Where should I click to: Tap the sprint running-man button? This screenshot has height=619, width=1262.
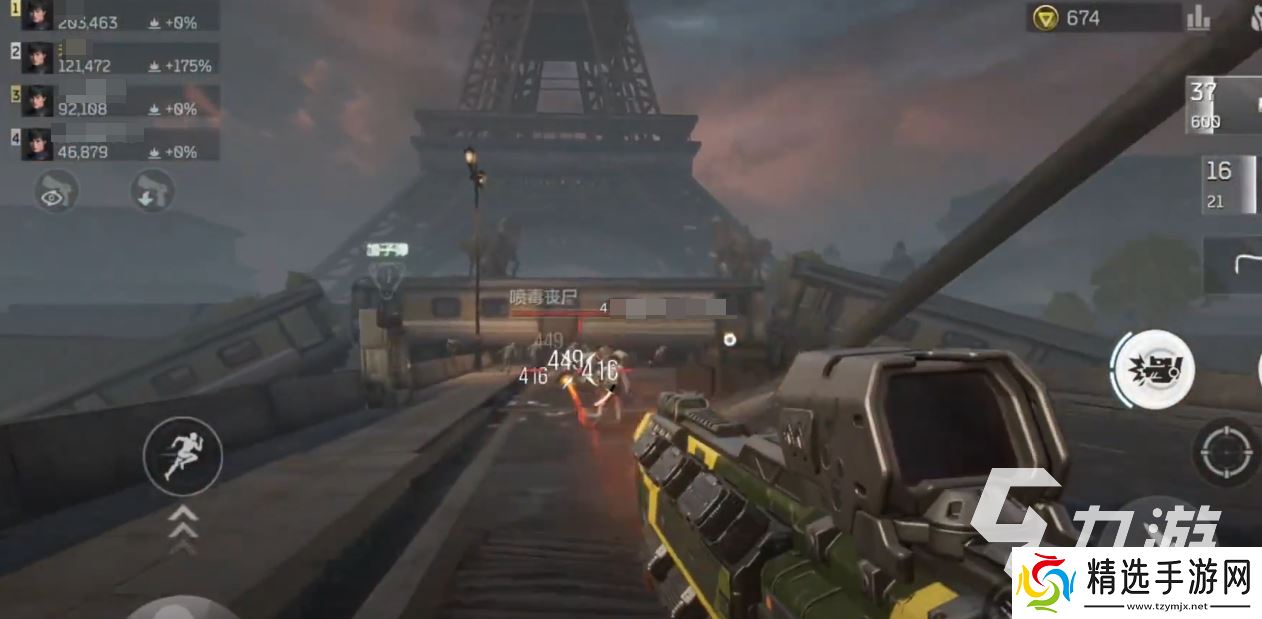click(x=182, y=456)
